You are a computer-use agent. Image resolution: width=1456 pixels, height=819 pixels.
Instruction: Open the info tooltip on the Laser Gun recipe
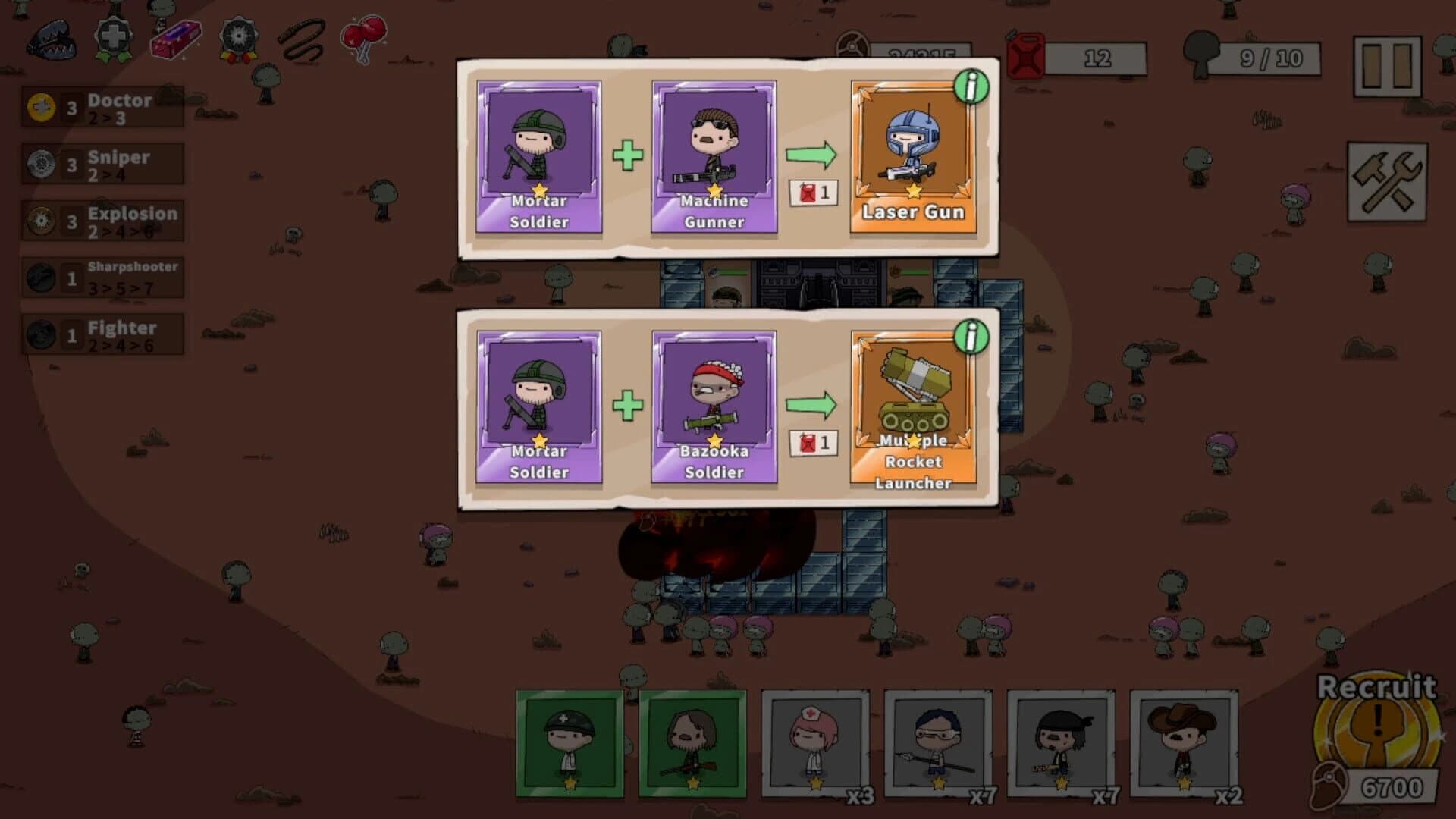coord(971,88)
